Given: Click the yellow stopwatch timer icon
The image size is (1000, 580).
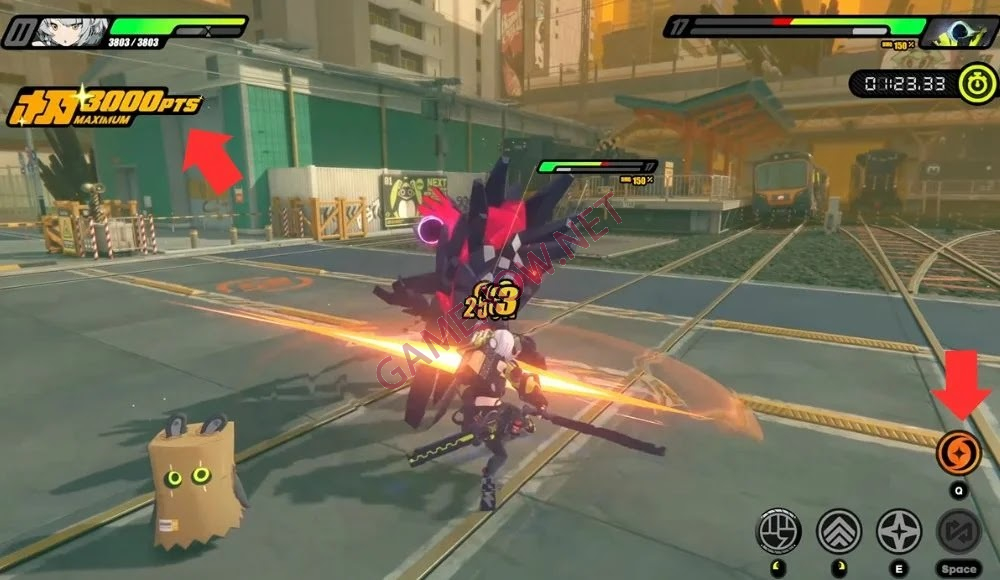Looking at the screenshot, I should click(x=976, y=83).
